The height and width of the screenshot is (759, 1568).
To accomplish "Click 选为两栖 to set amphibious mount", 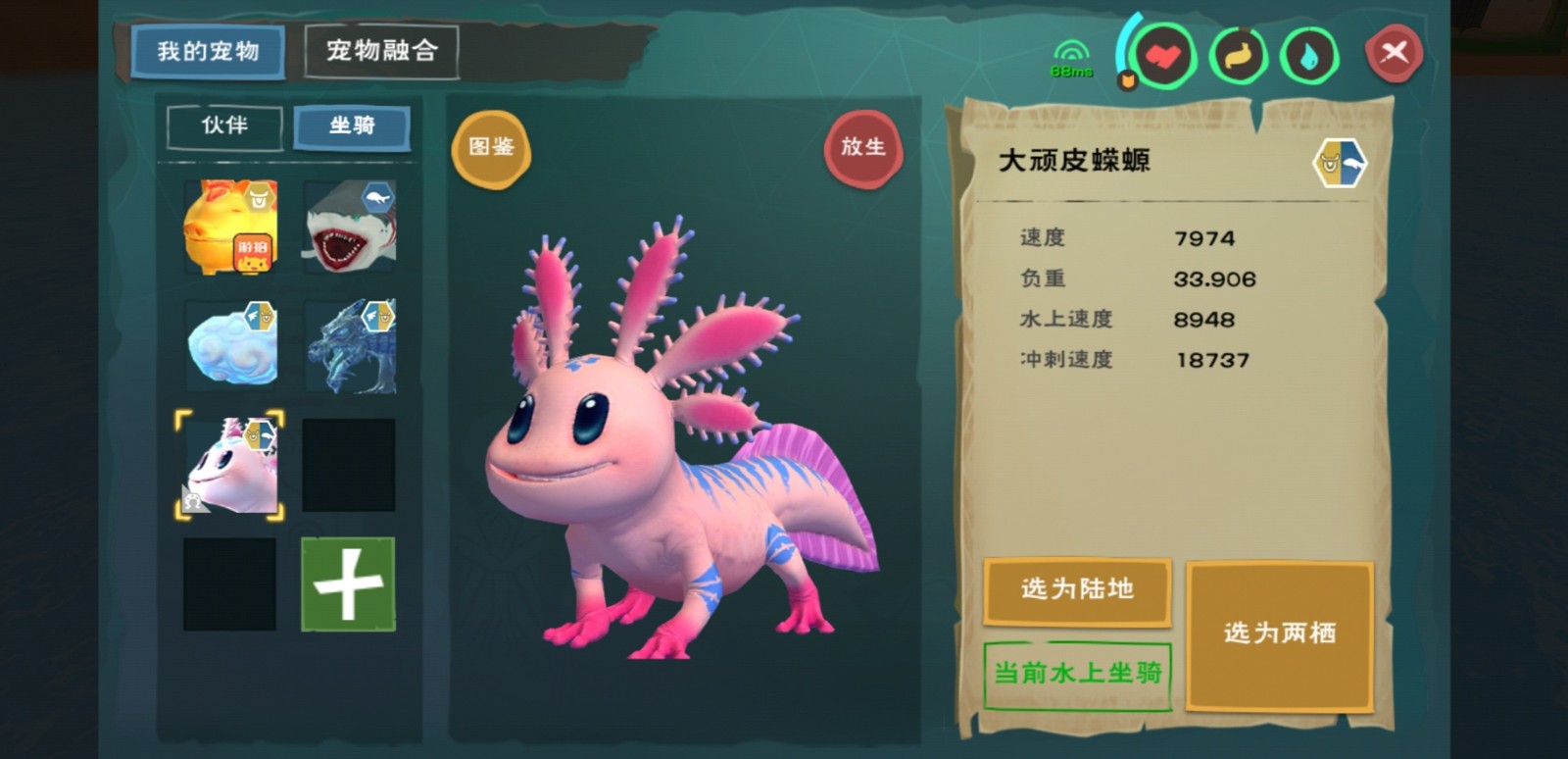I will pyautogui.click(x=1279, y=632).
